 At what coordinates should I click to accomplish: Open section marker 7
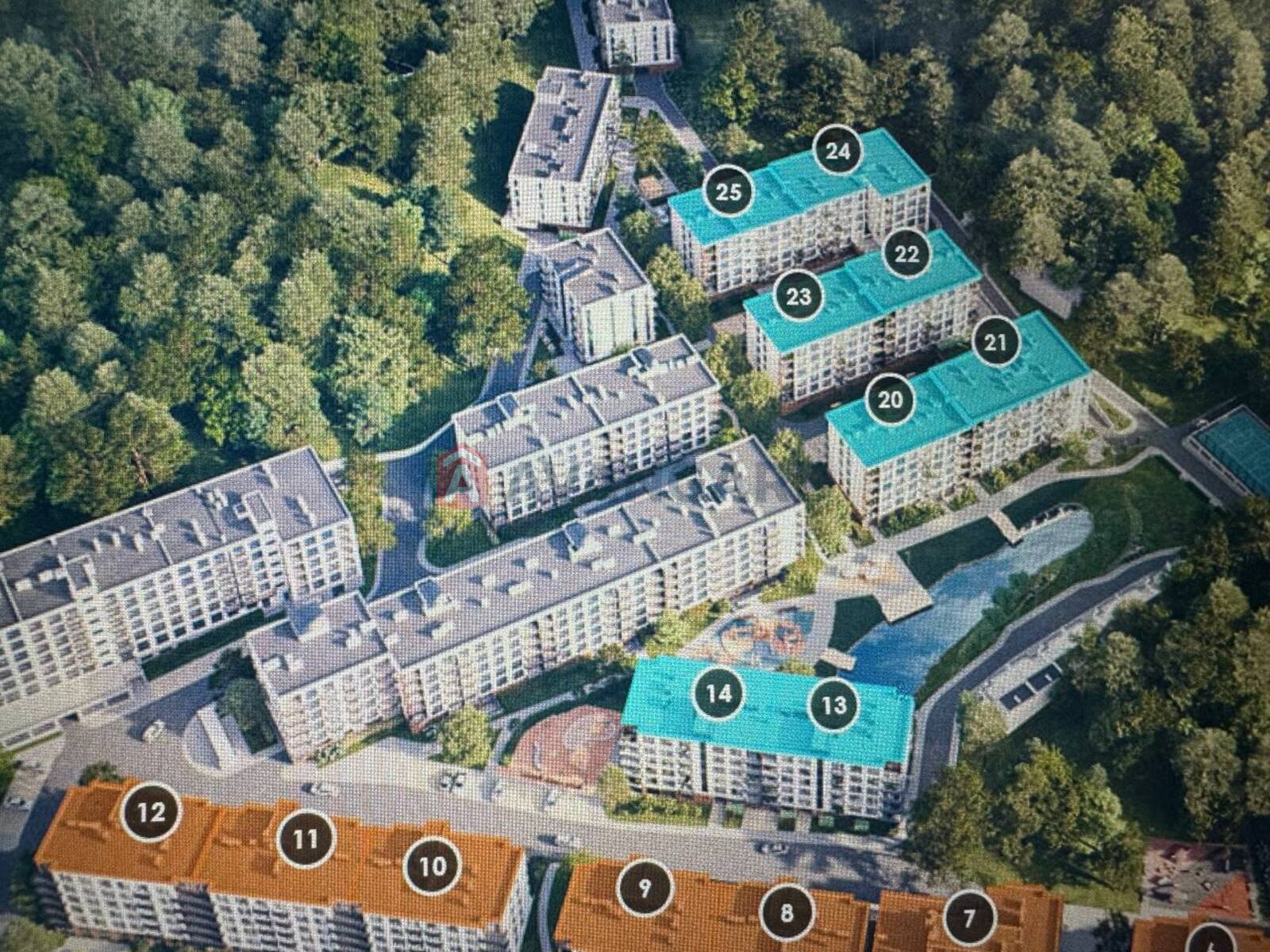[x=969, y=918]
